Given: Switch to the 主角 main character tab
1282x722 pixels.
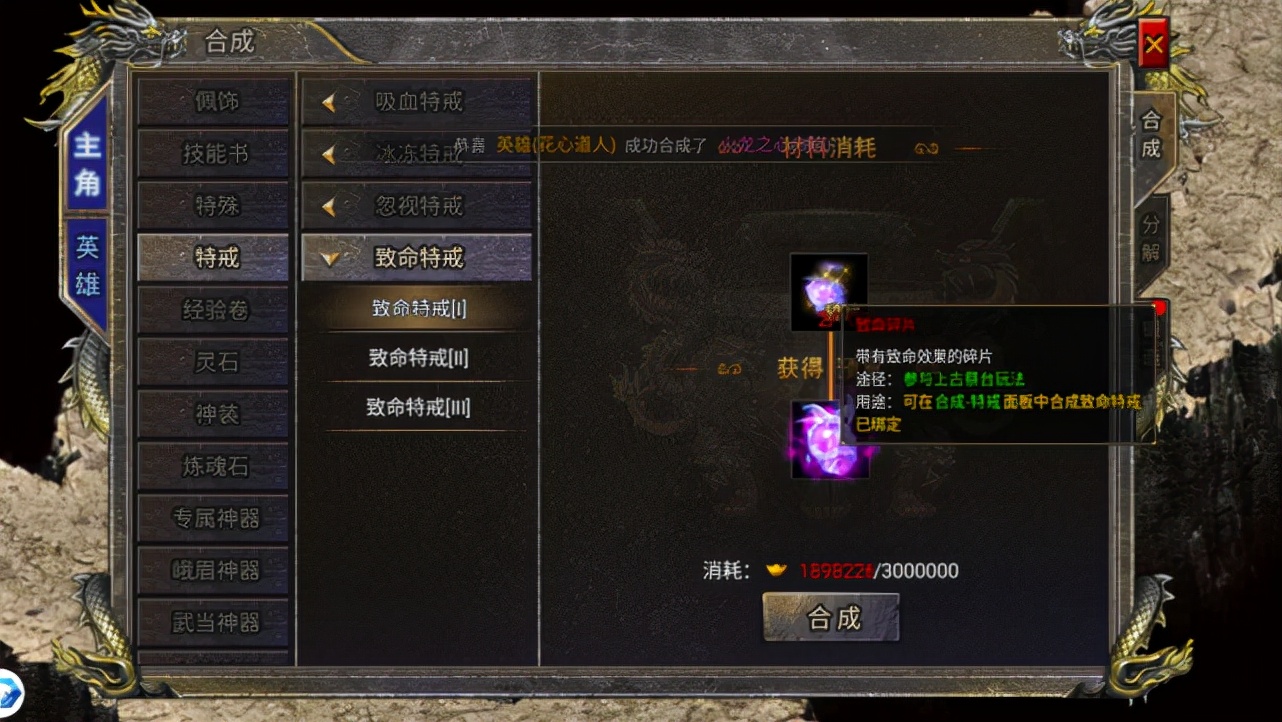Looking at the screenshot, I should (87, 163).
